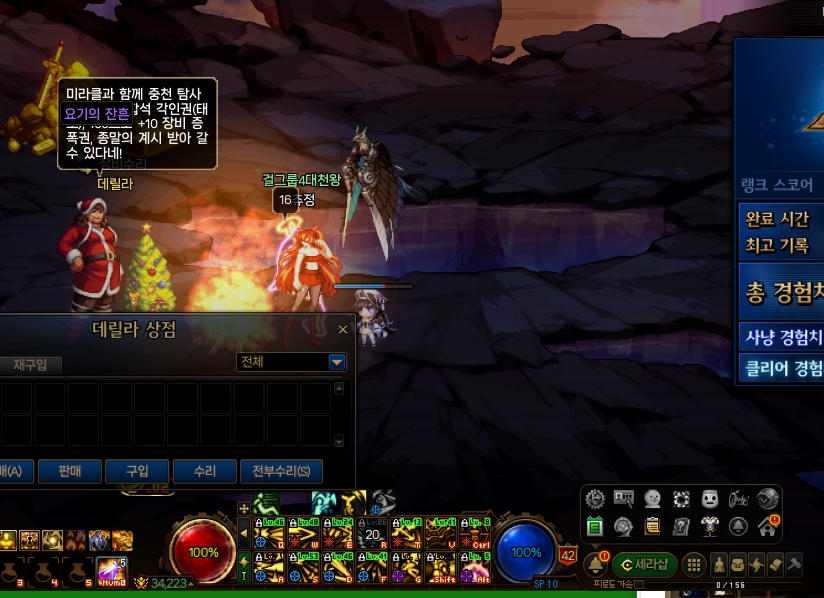Activate the skill bound to Q key
The width and height of the screenshot is (824, 598).
266,532
